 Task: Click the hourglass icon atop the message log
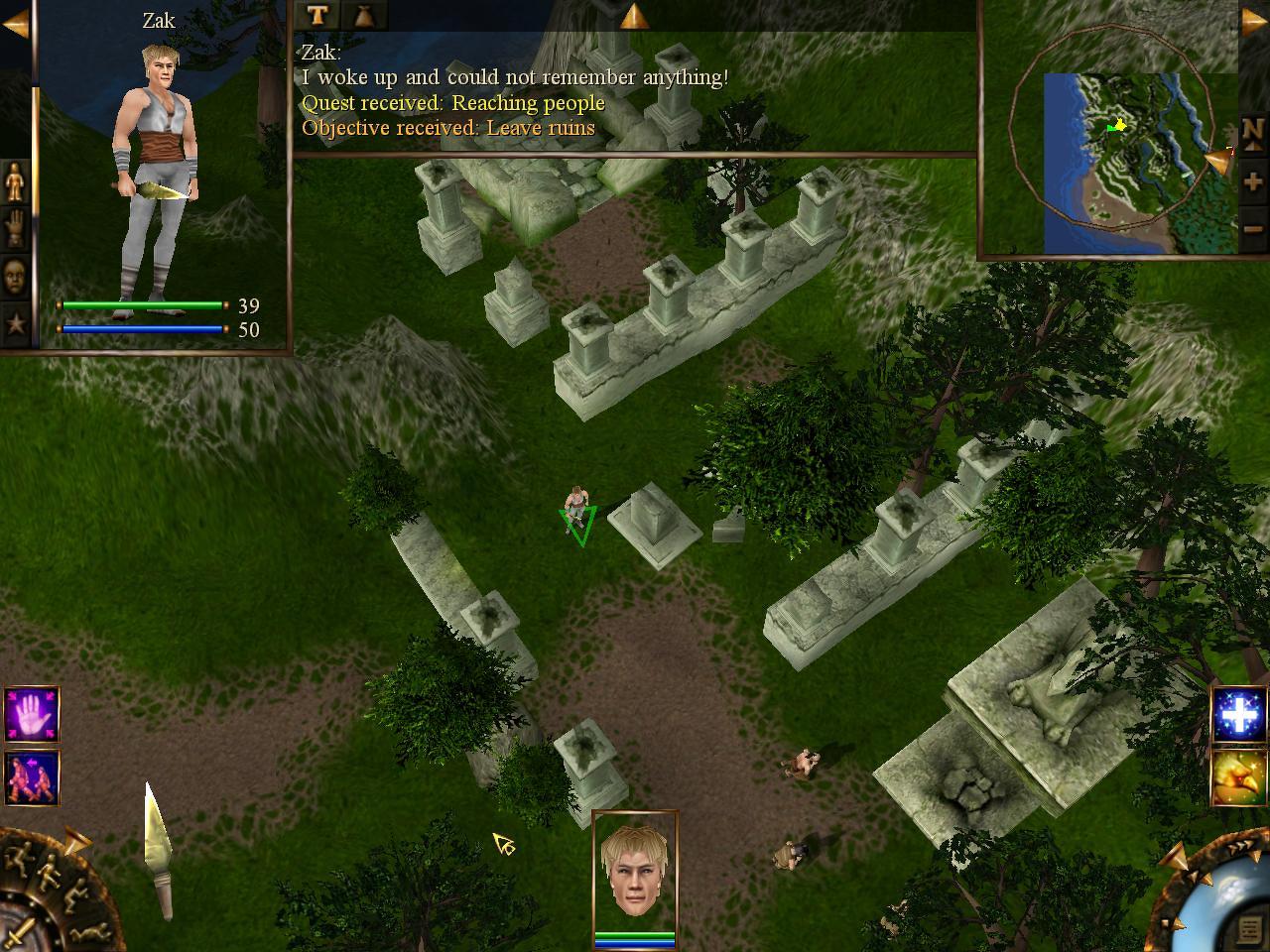362,16
